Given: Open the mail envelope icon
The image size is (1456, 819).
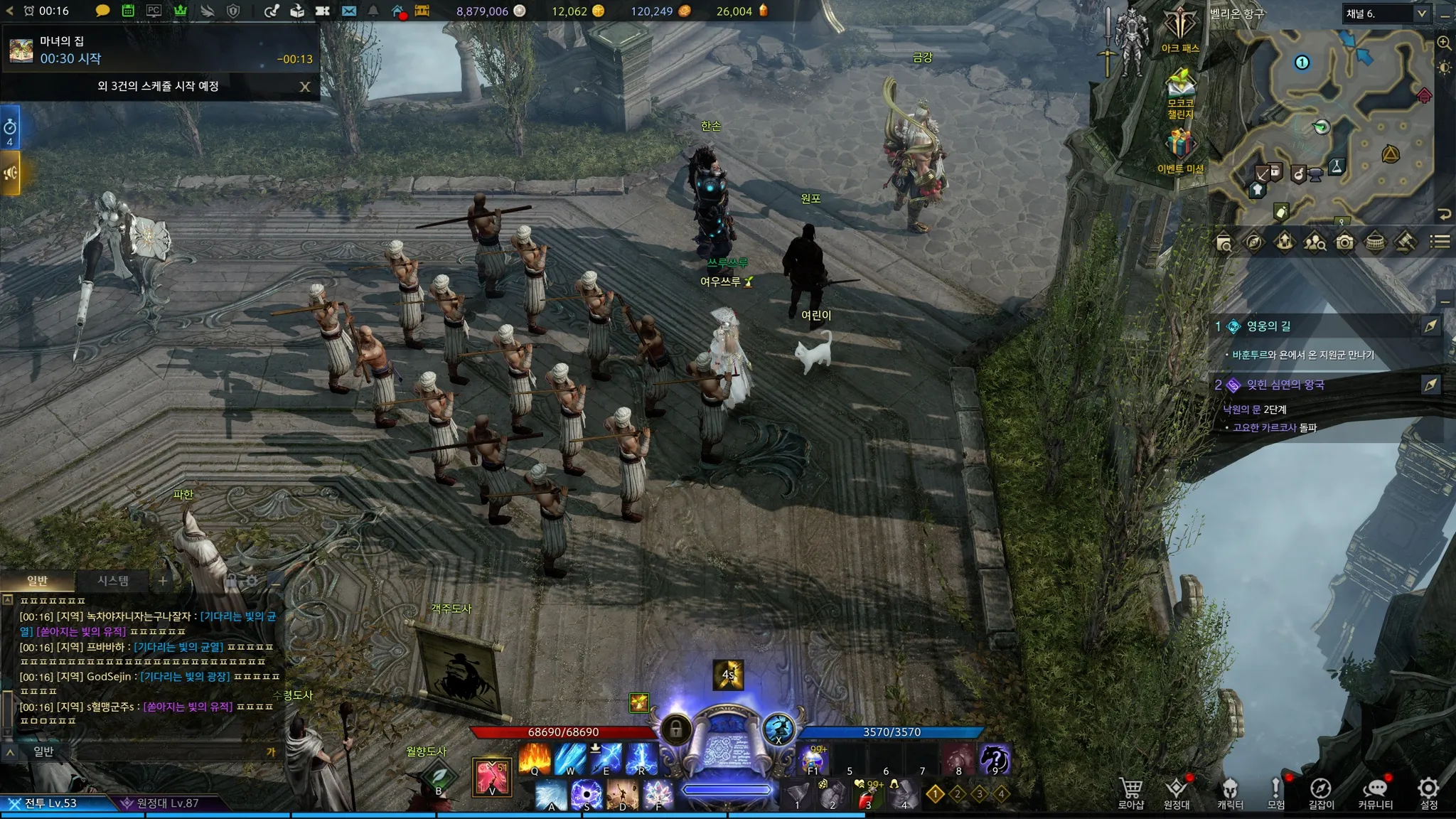Looking at the screenshot, I should click(348, 11).
